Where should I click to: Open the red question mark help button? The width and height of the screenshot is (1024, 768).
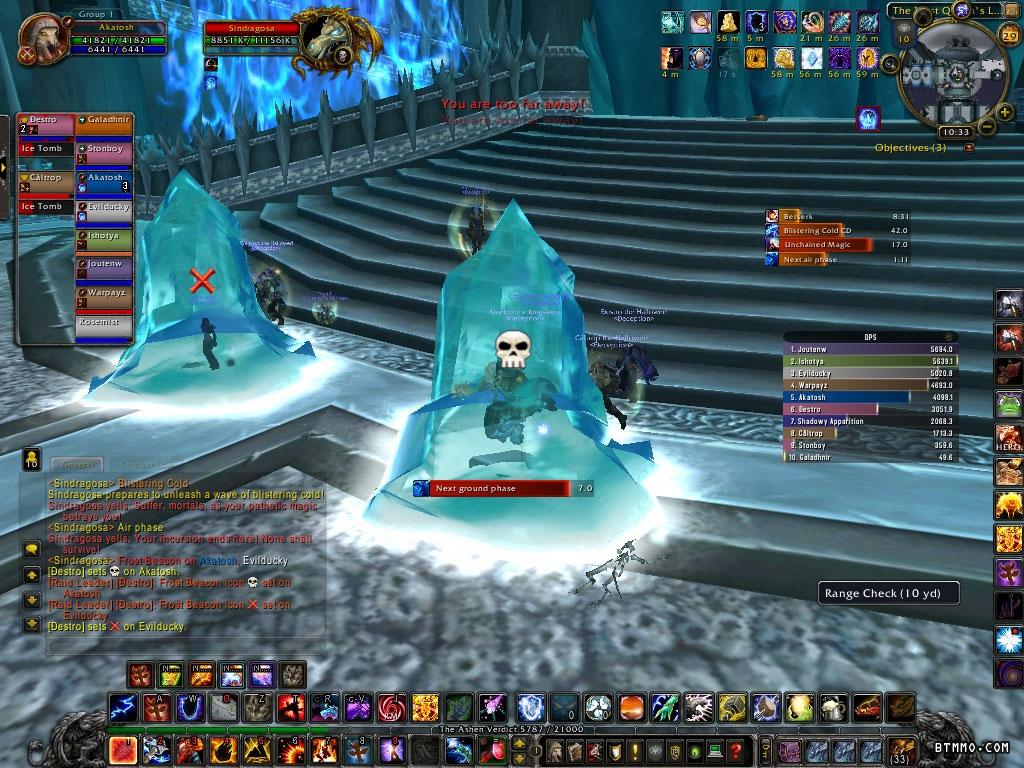tap(736, 750)
